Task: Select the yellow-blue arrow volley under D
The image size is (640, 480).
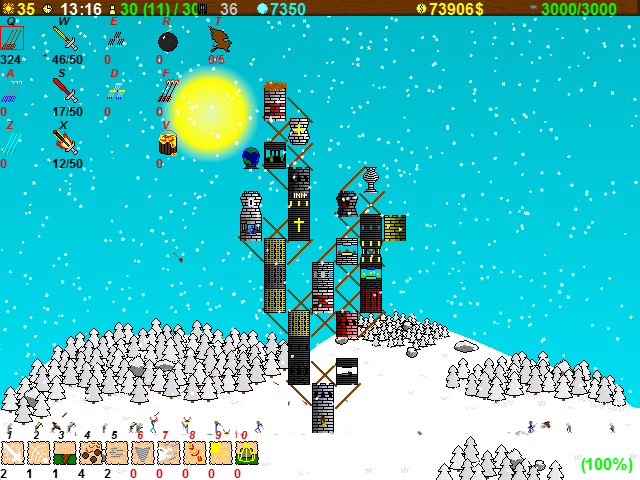Action: pyautogui.click(x=116, y=91)
